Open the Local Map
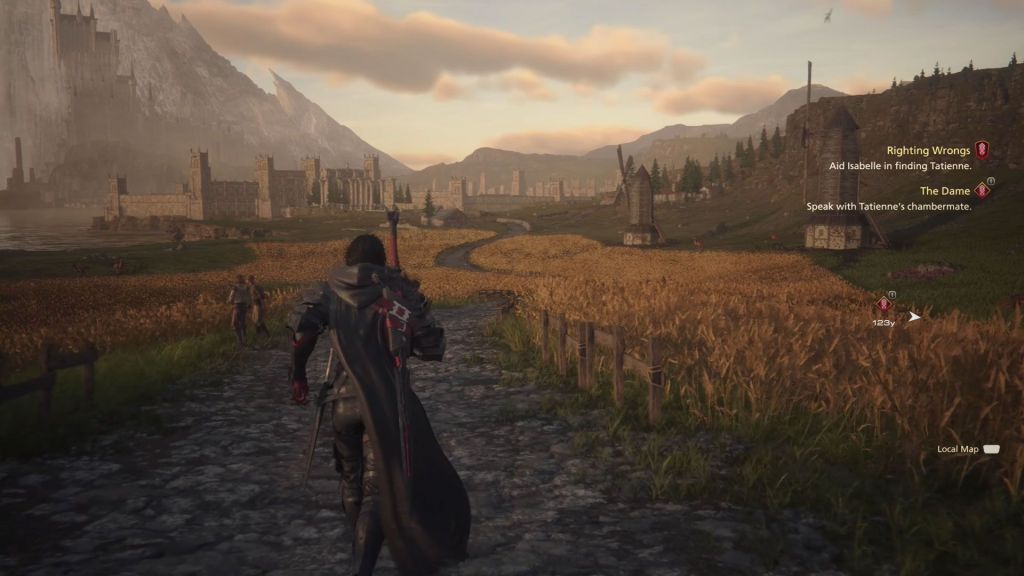Image resolution: width=1024 pixels, height=576 pixels. click(x=967, y=449)
